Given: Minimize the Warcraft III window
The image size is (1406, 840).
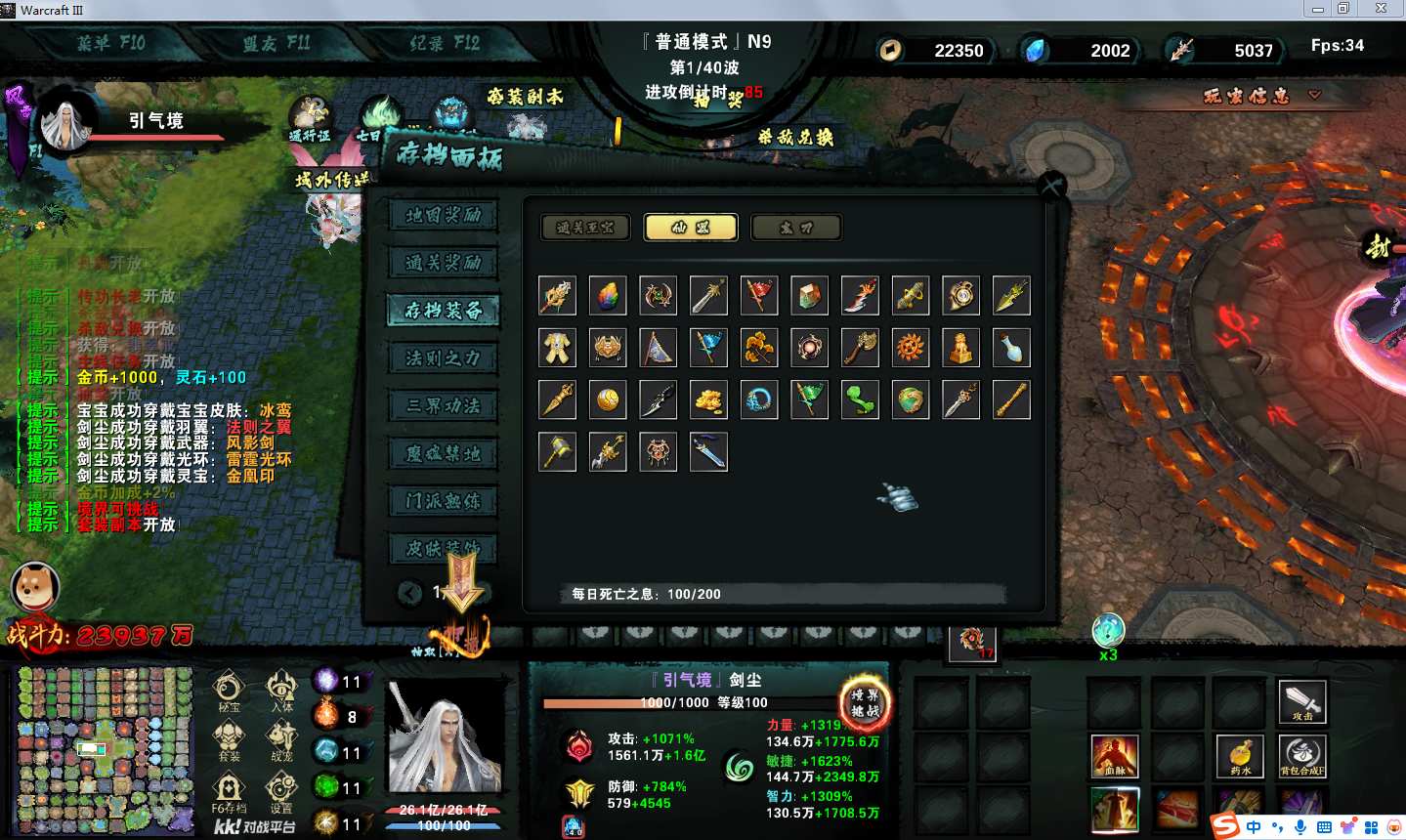Looking at the screenshot, I should click(1317, 9).
